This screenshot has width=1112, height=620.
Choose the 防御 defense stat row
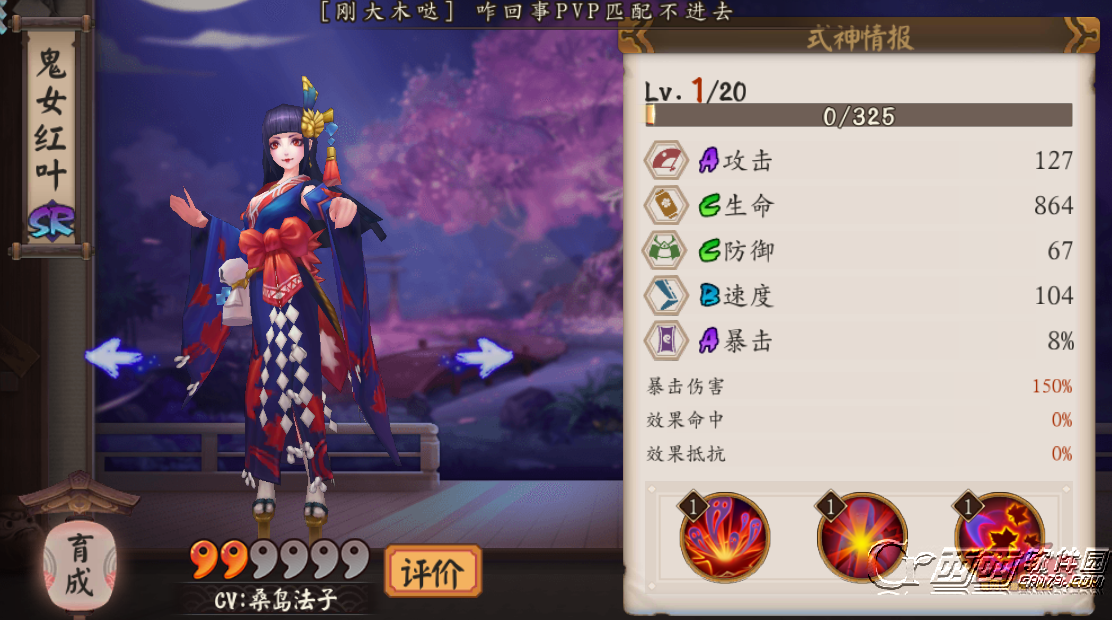pos(858,251)
